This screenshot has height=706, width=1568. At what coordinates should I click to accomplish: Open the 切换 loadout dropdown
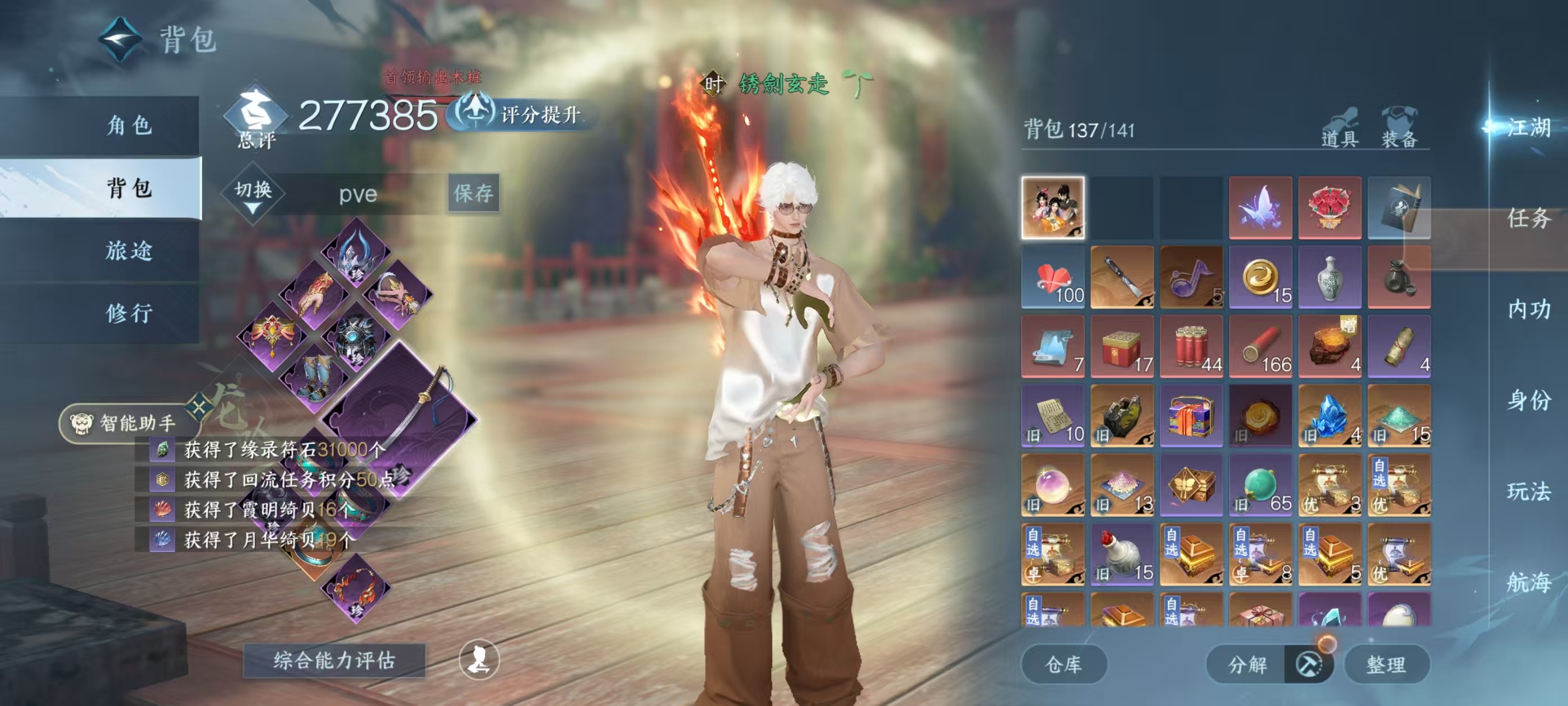(253, 194)
